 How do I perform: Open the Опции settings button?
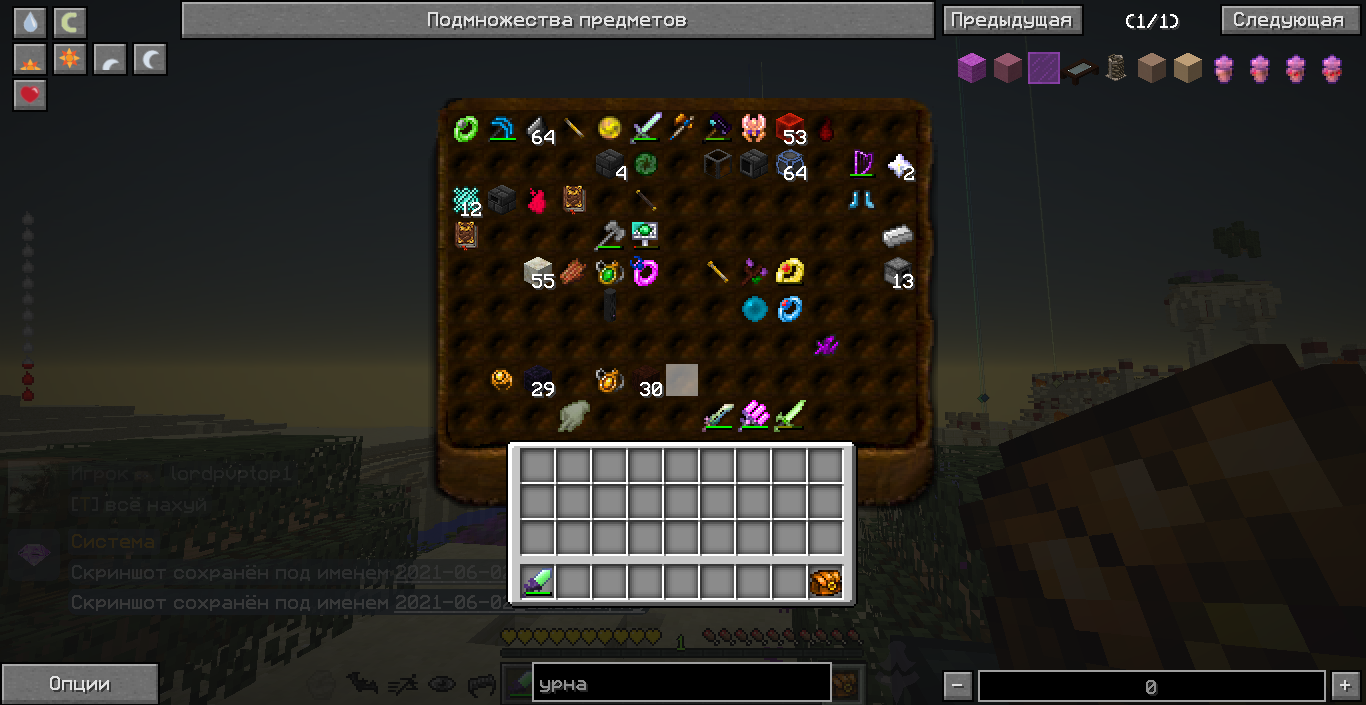point(79,684)
